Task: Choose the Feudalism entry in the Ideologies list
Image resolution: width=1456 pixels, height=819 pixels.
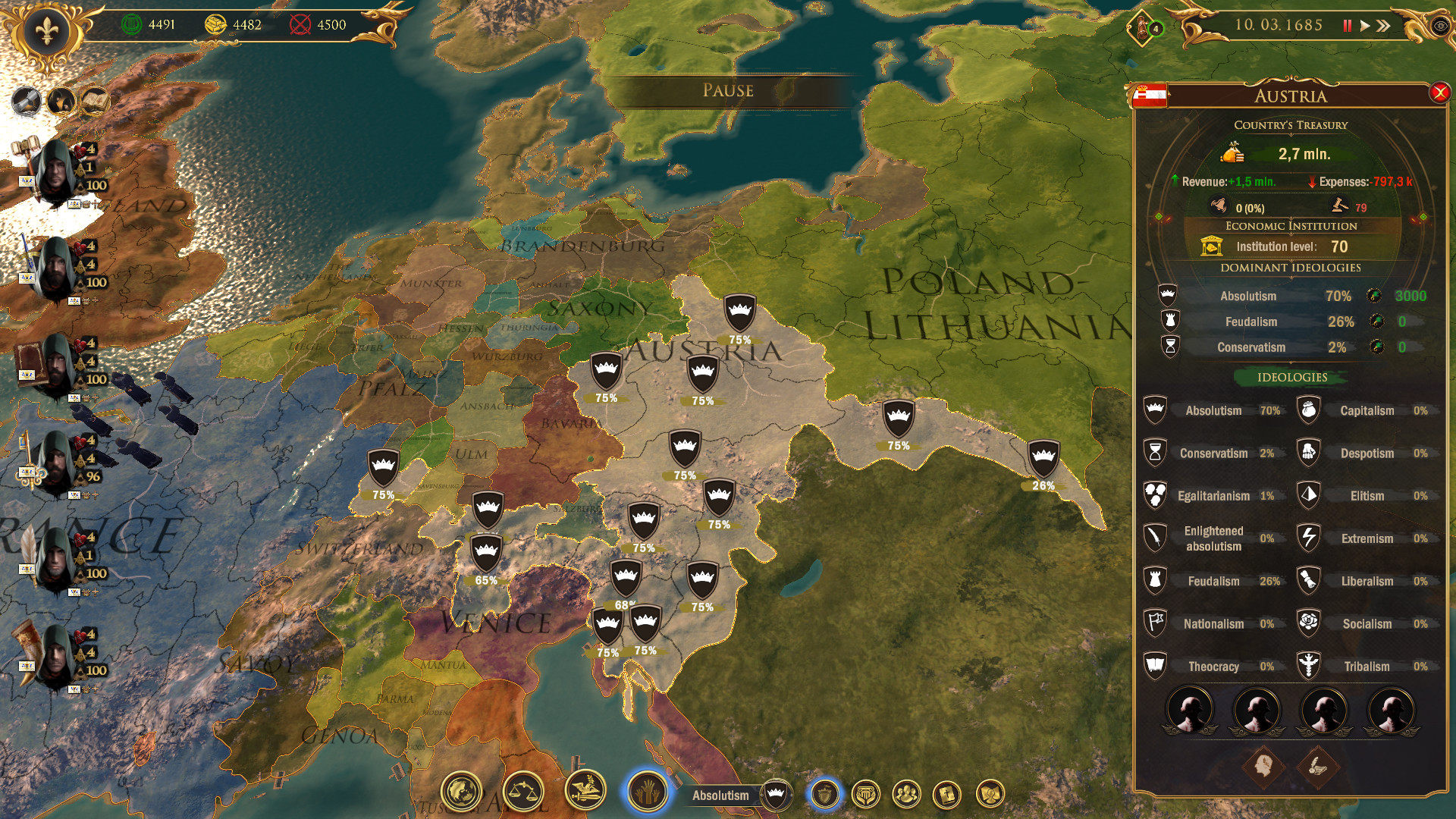Action: coord(1213,582)
